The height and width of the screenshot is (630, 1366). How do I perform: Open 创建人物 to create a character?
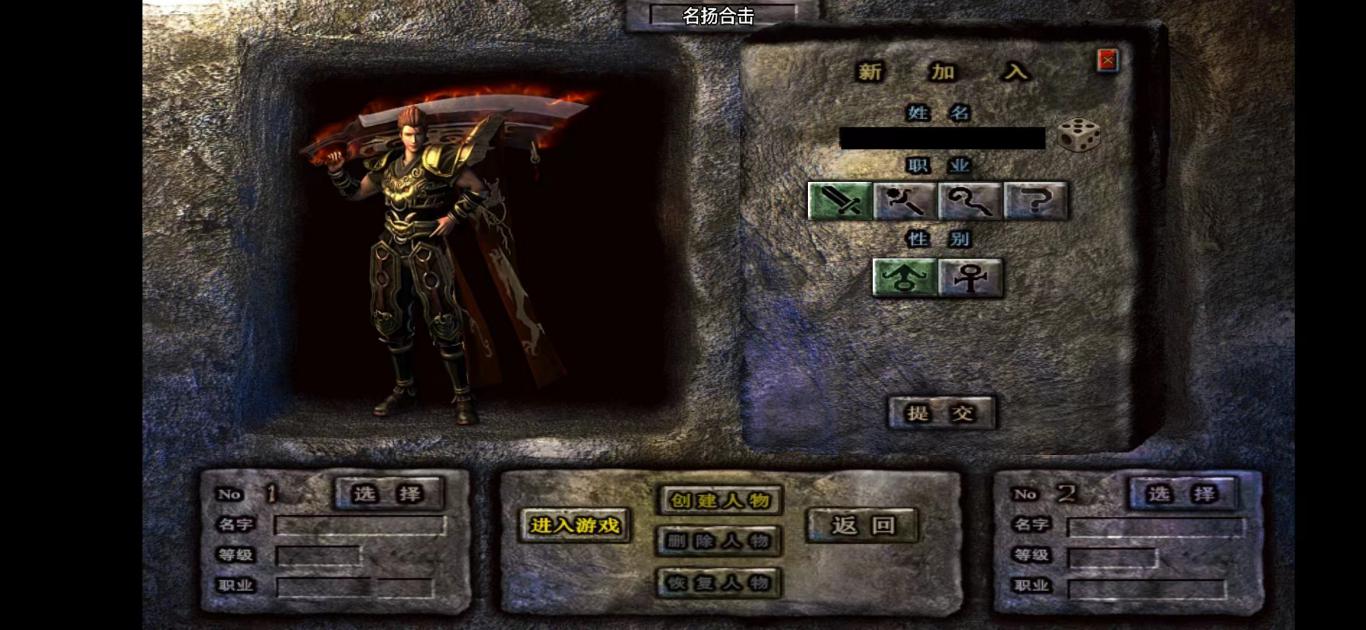click(x=720, y=500)
